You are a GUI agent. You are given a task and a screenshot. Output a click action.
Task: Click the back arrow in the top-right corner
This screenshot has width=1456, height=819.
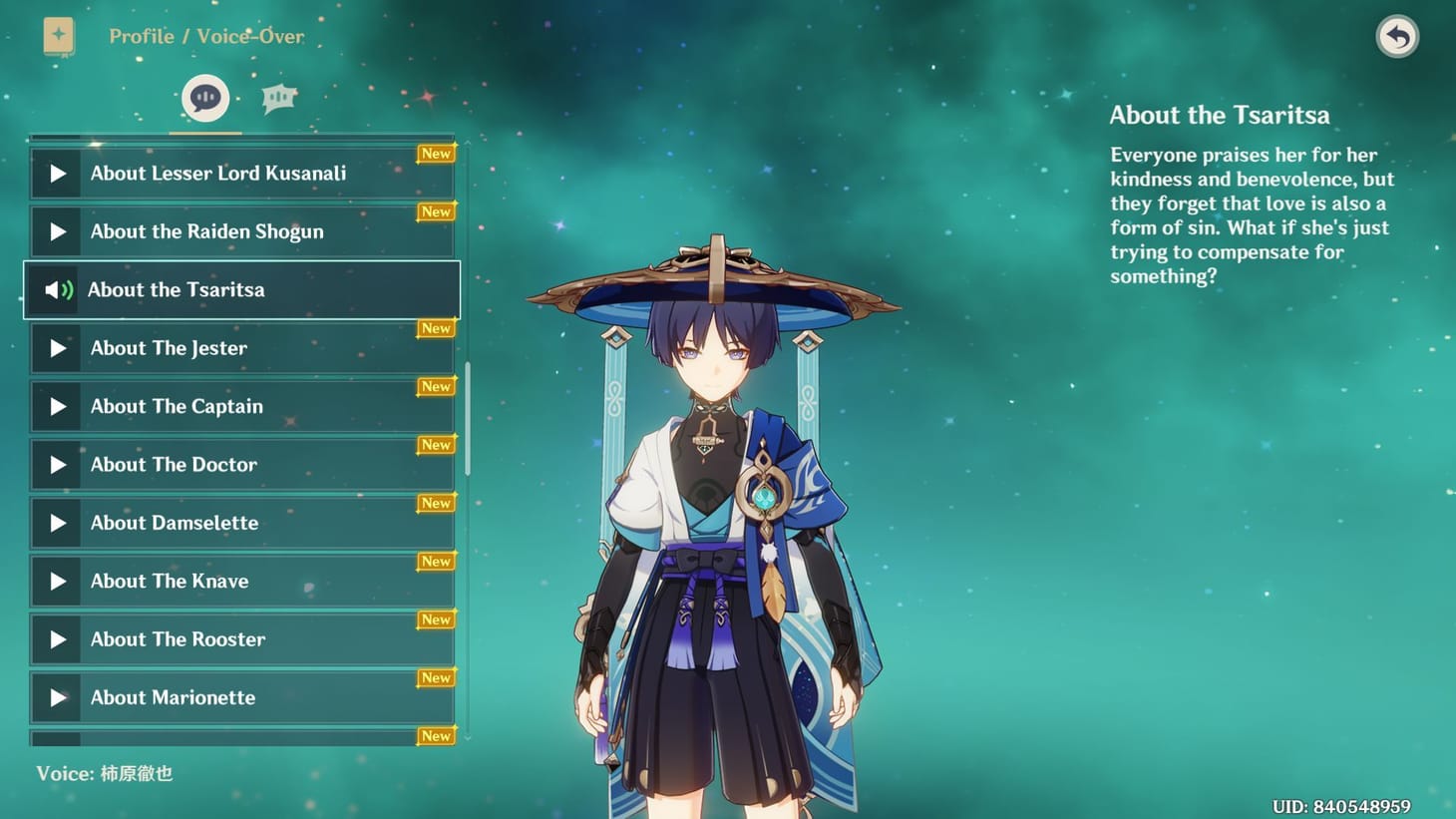click(1396, 37)
